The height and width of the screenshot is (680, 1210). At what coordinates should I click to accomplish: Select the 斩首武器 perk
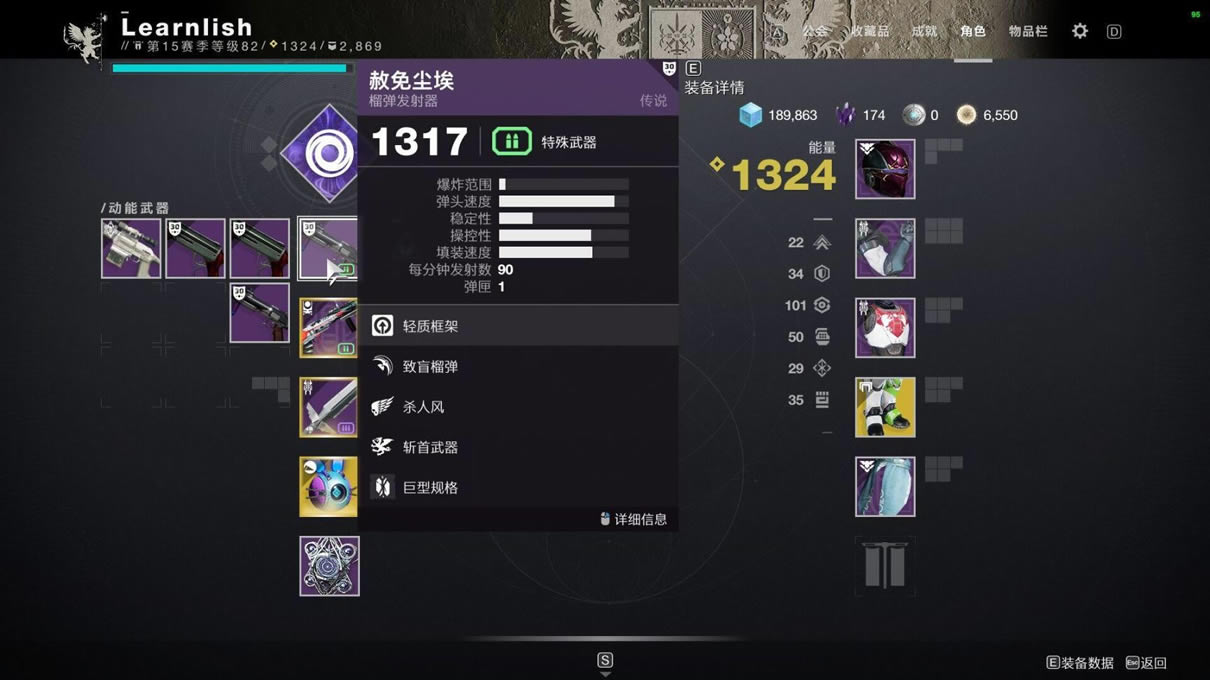click(x=518, y=447)
